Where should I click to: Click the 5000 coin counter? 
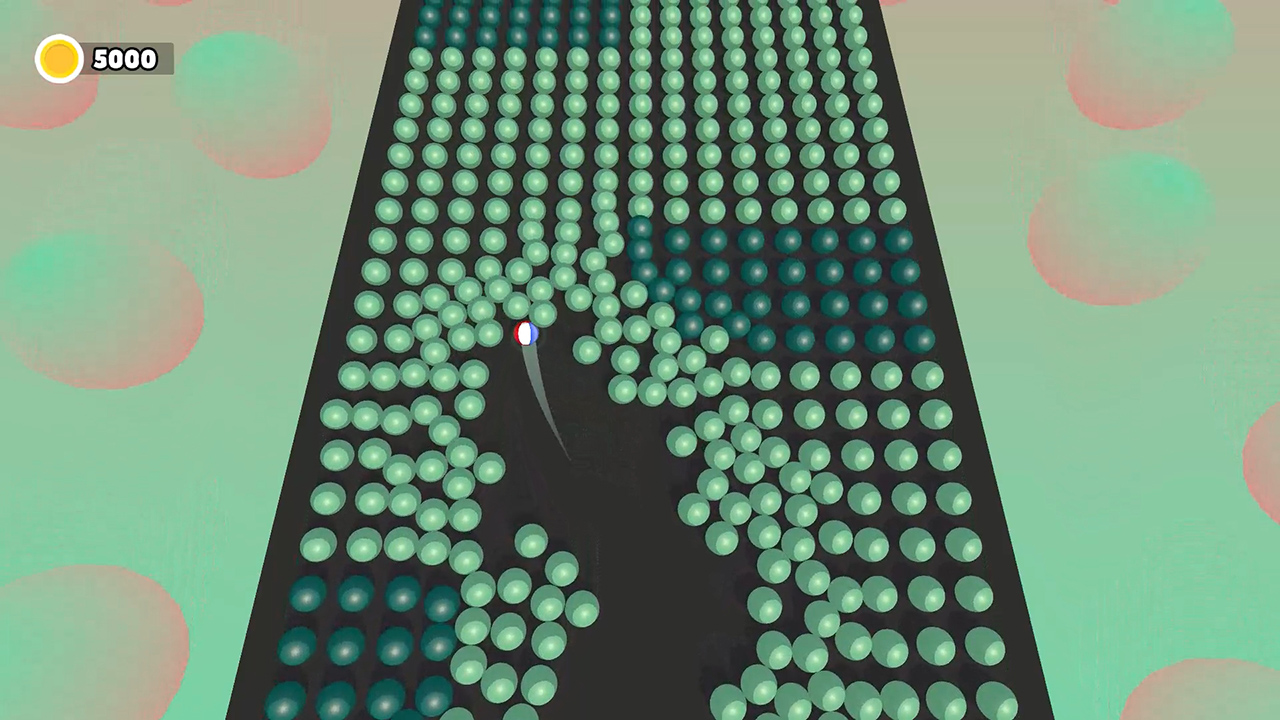(x=124, y=58)
